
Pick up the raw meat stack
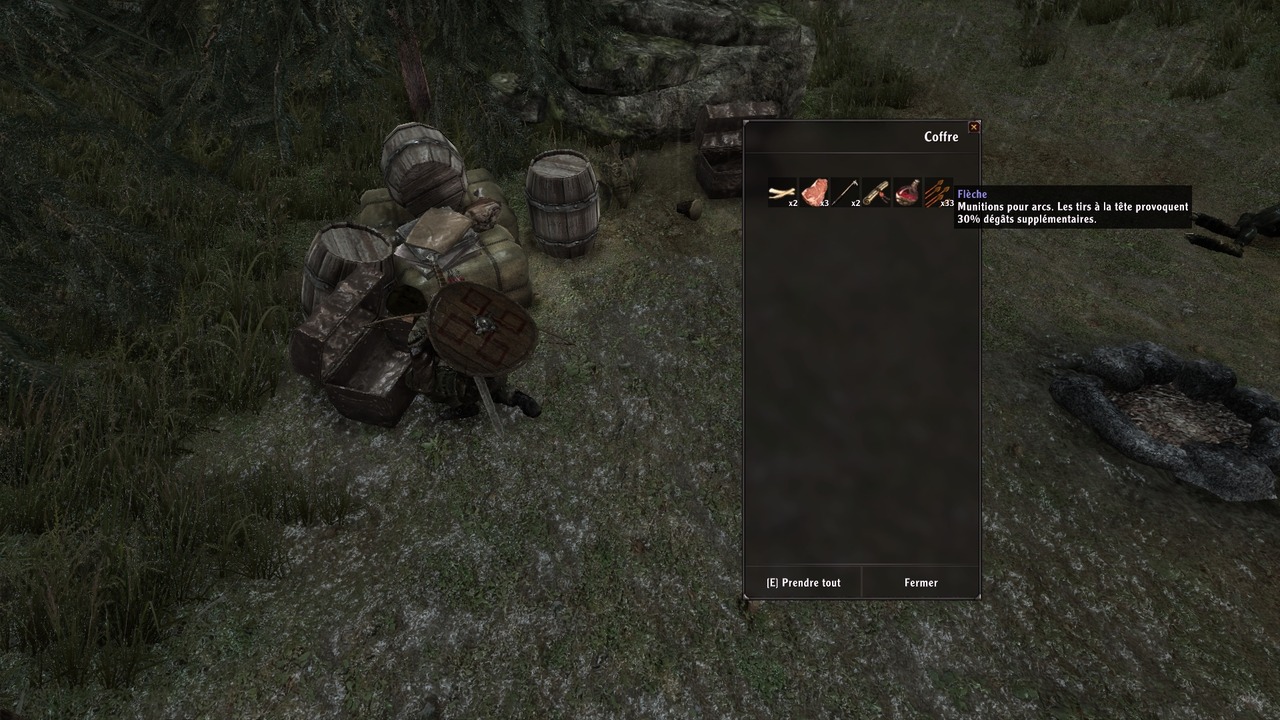[x=814, y=192]
